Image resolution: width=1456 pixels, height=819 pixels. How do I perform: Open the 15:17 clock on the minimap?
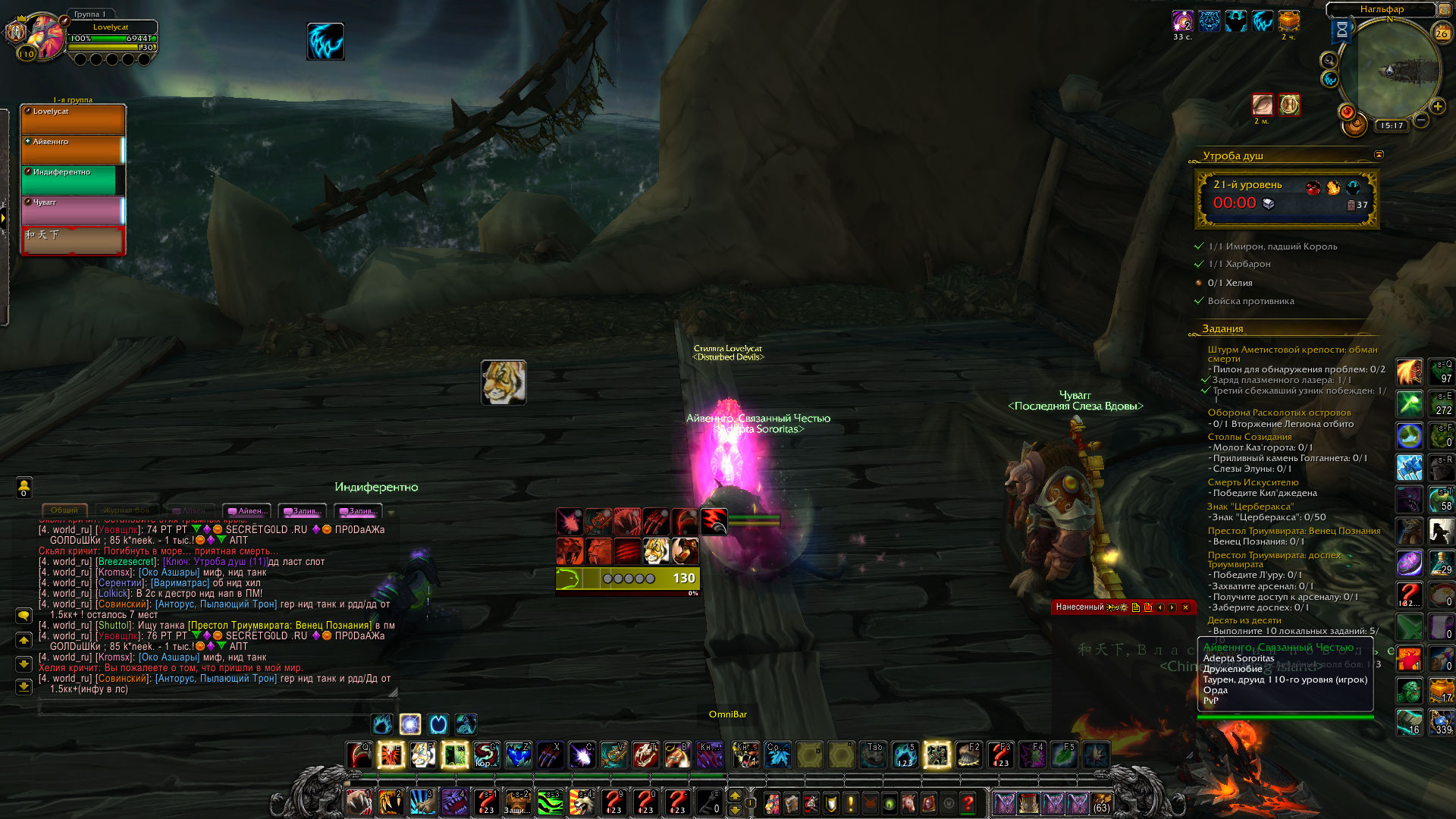click(1392, 126)
